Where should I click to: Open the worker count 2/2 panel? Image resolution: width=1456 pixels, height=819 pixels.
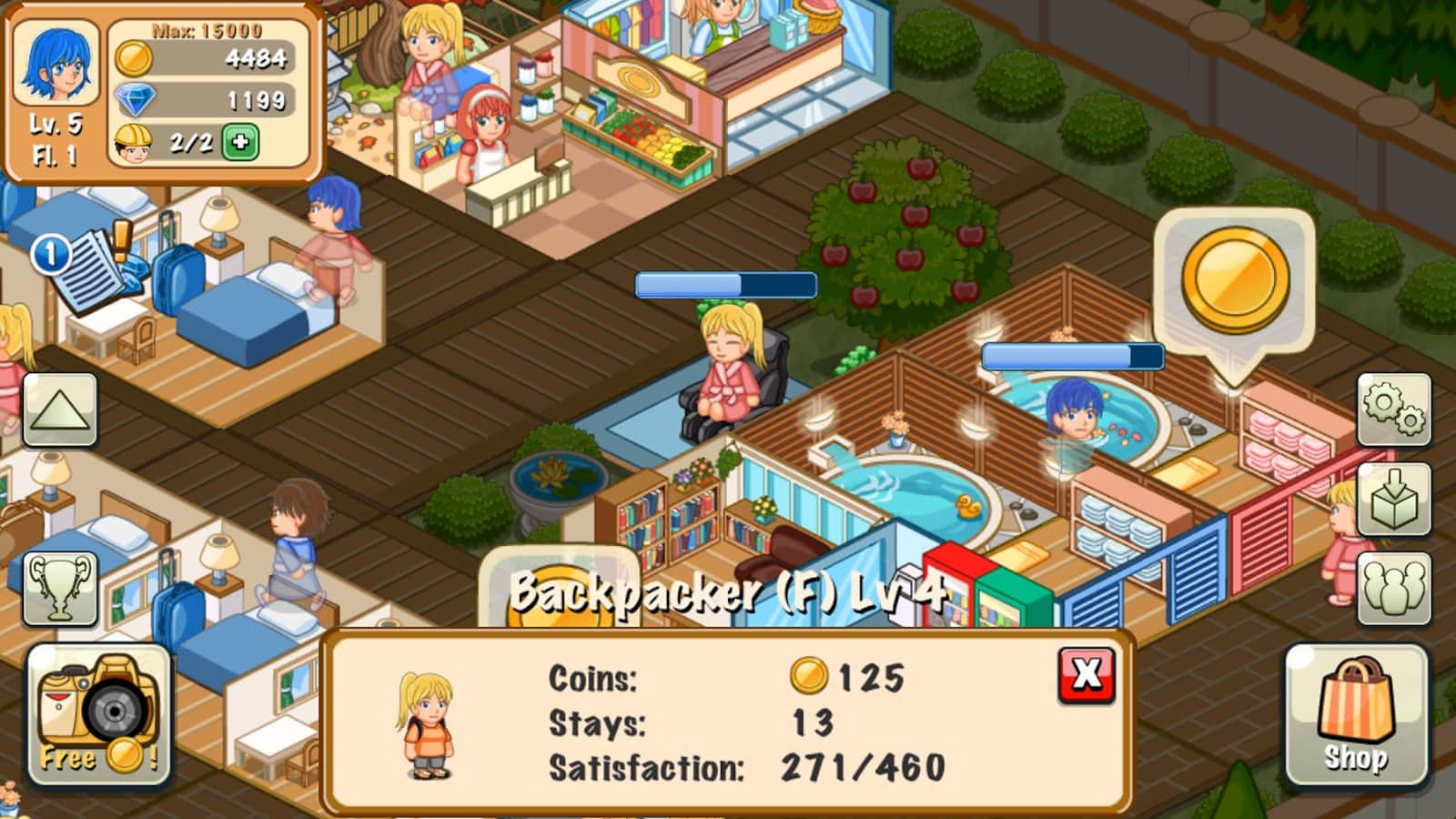pyautogui.click(x=177, y=142)
